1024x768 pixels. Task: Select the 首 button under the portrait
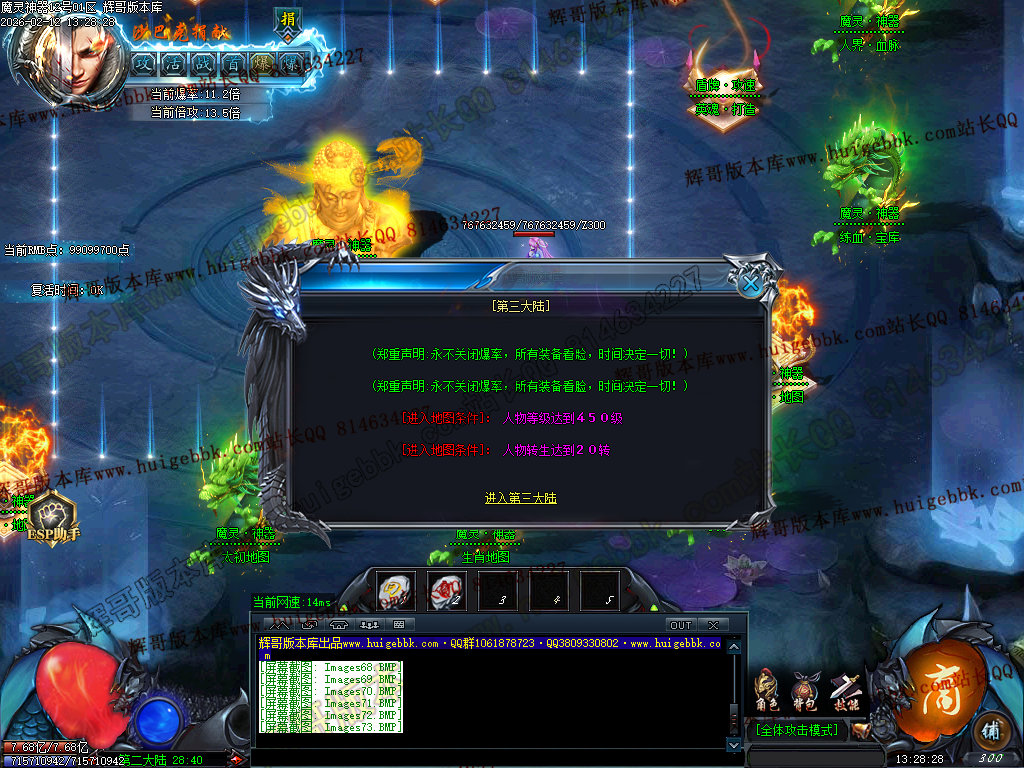tap(232, 63)
